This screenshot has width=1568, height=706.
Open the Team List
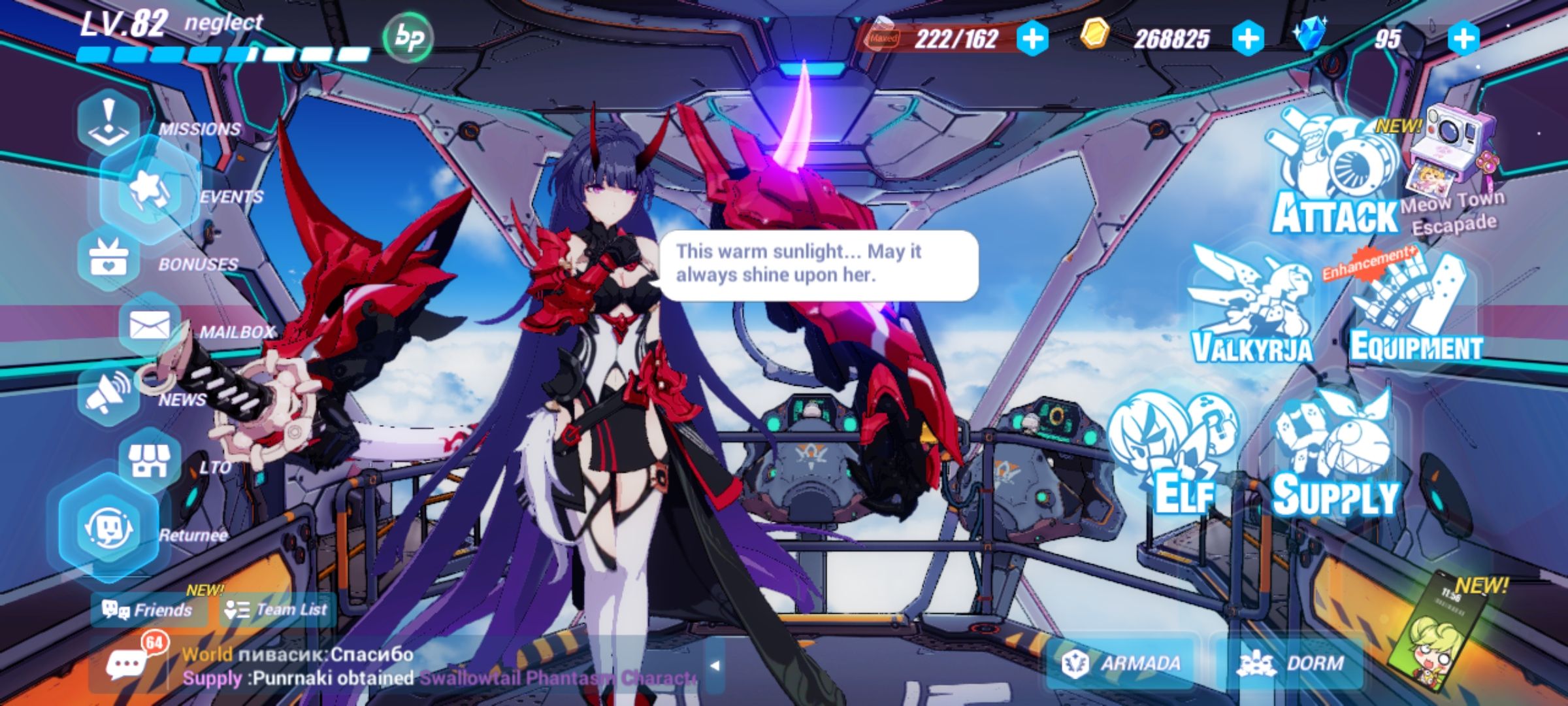click(x=274, y=608)
